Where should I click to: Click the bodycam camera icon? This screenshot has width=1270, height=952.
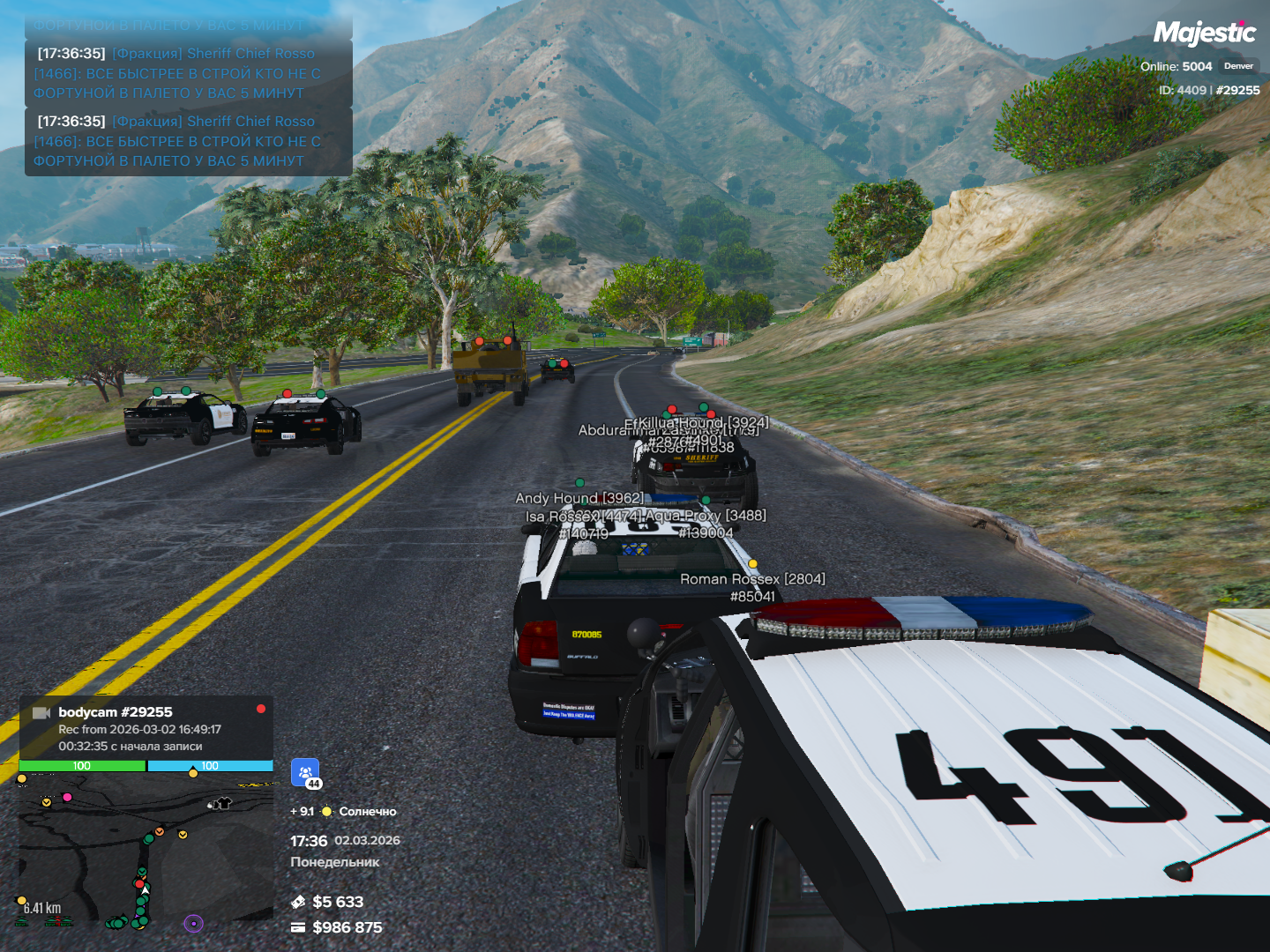(x=41, y=712)
